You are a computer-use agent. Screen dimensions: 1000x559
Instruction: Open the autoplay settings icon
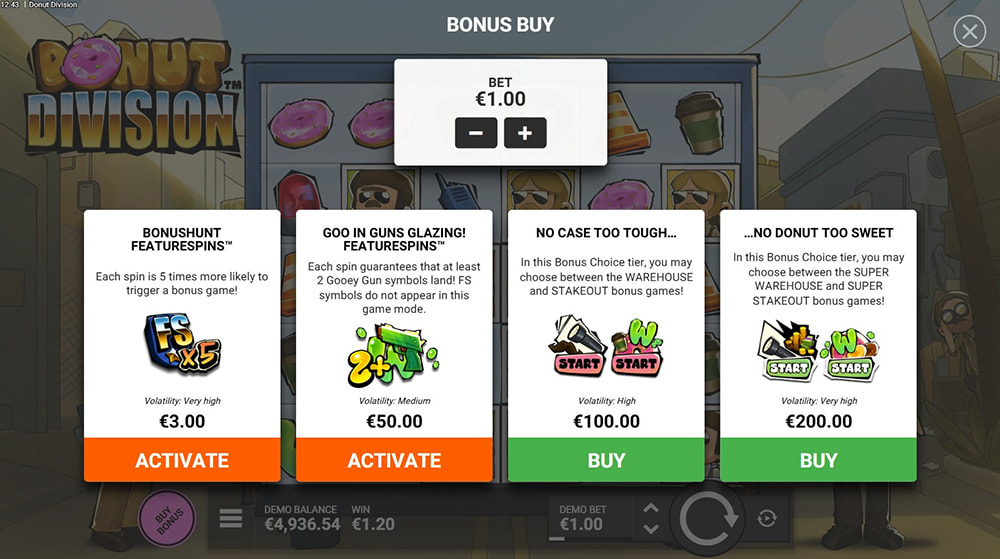(767, 518)
